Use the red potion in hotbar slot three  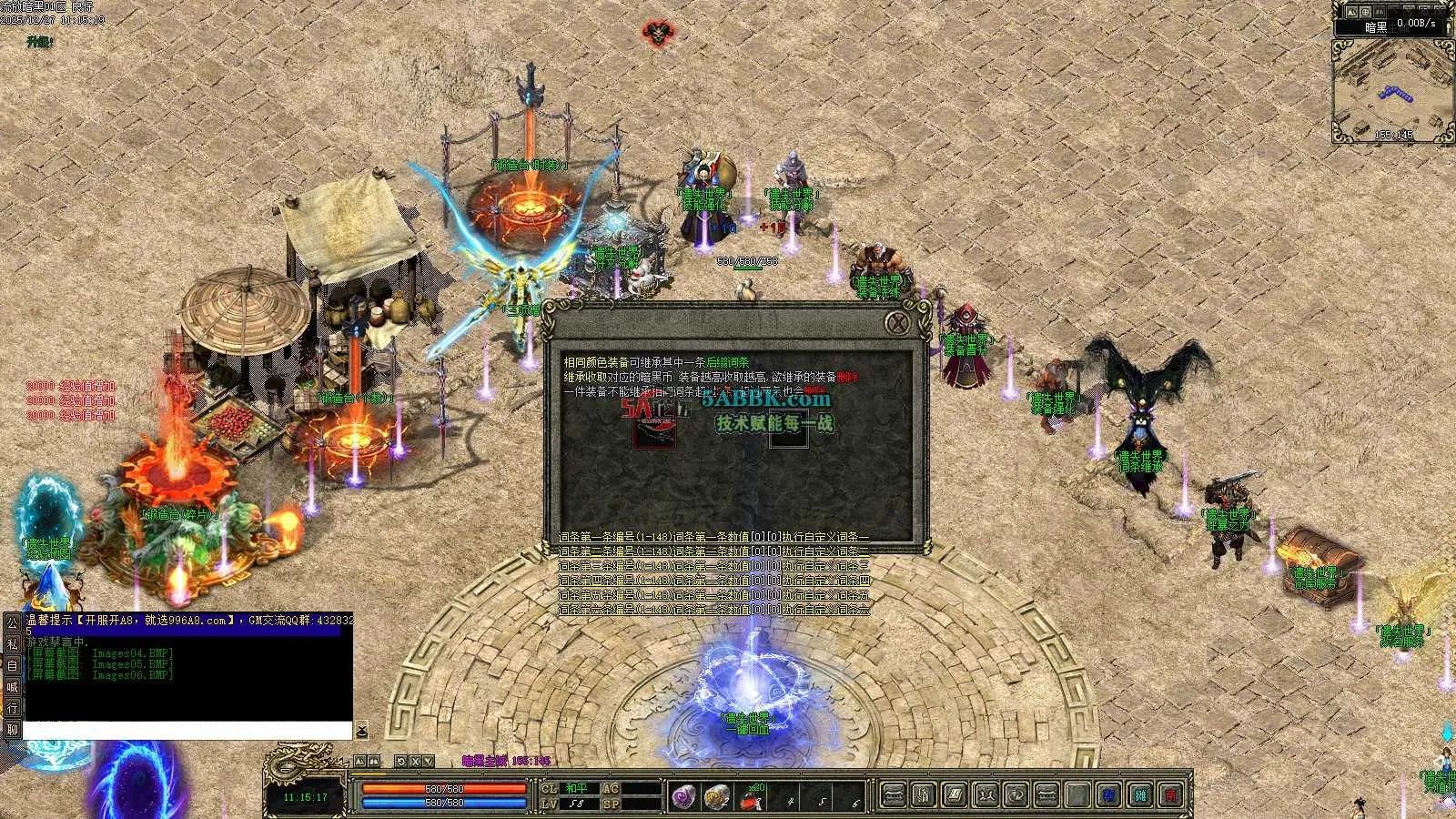point(751,798)
